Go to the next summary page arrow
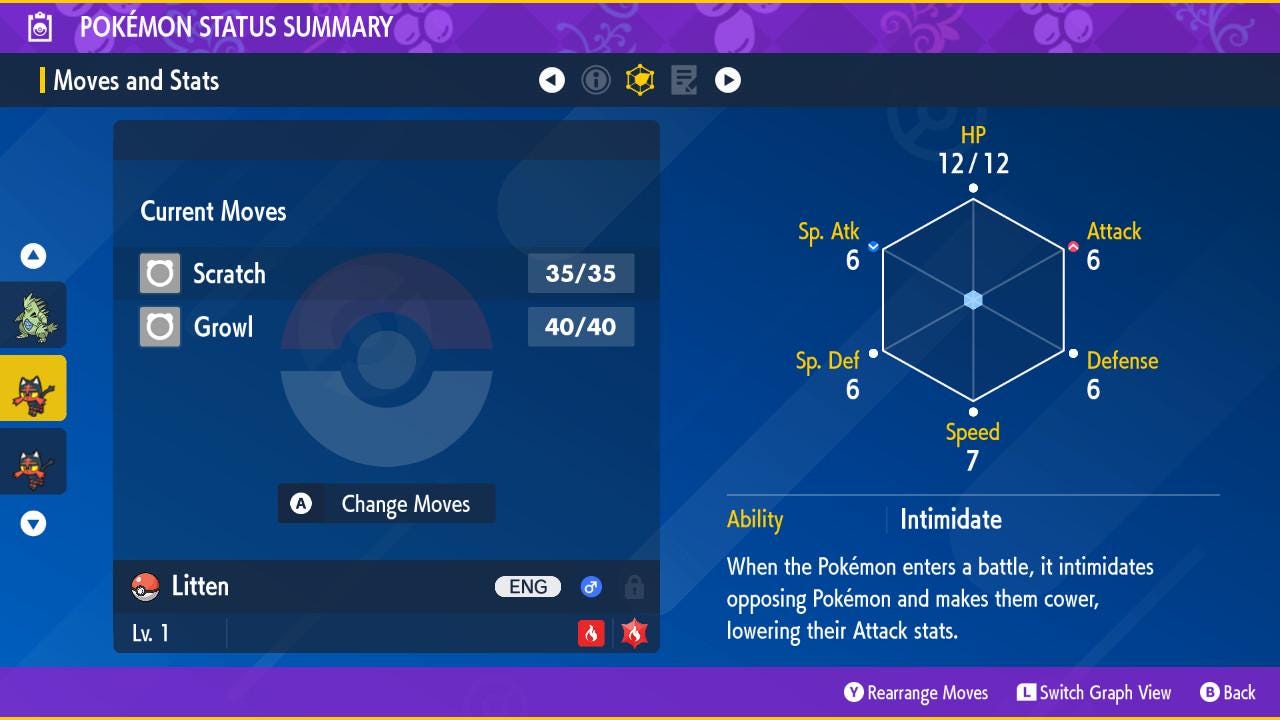 (728, 80)
